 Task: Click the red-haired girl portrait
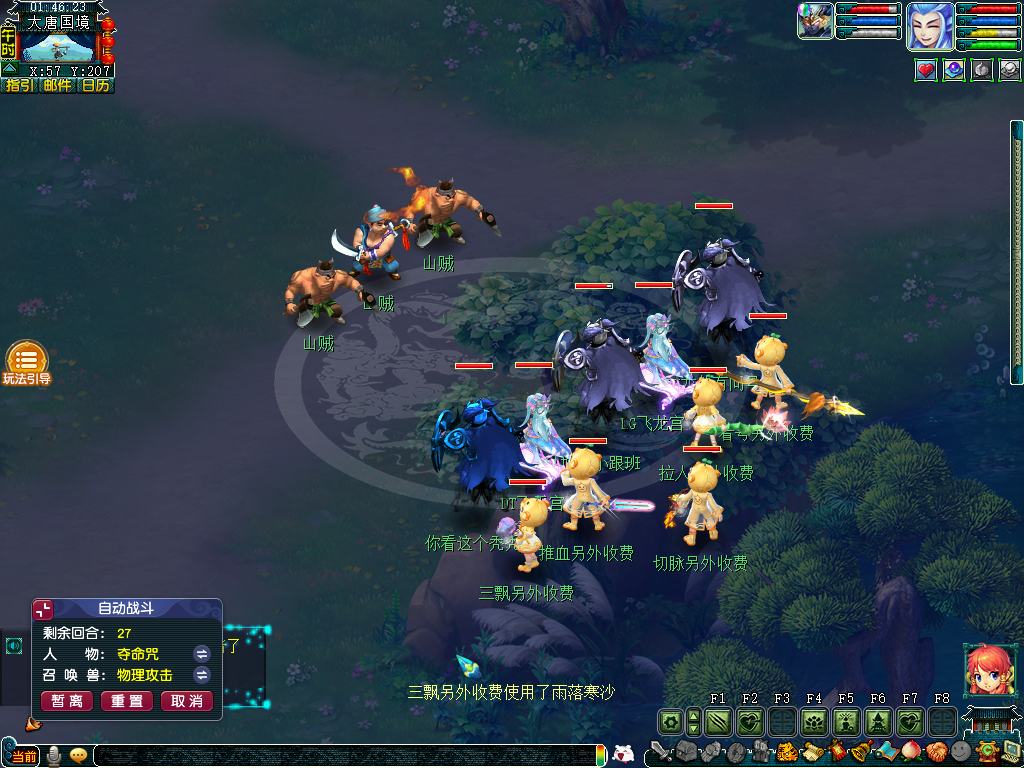[x=985, y=670]
